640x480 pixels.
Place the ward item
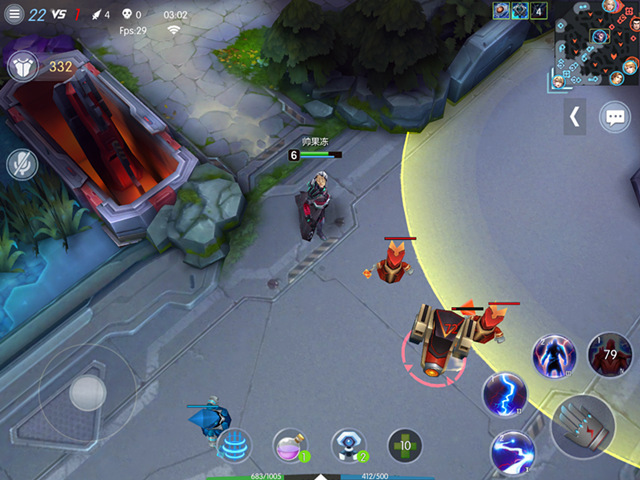click(347, 445)
